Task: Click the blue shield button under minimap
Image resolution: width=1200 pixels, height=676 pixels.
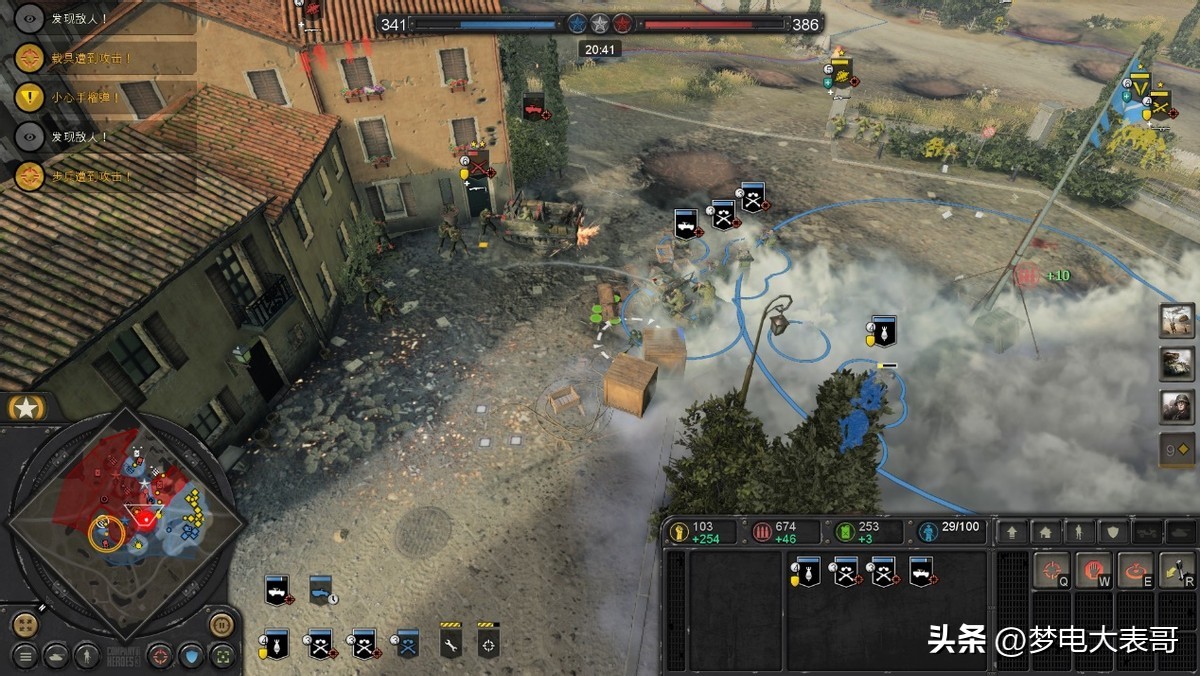Action: (192, 656)
